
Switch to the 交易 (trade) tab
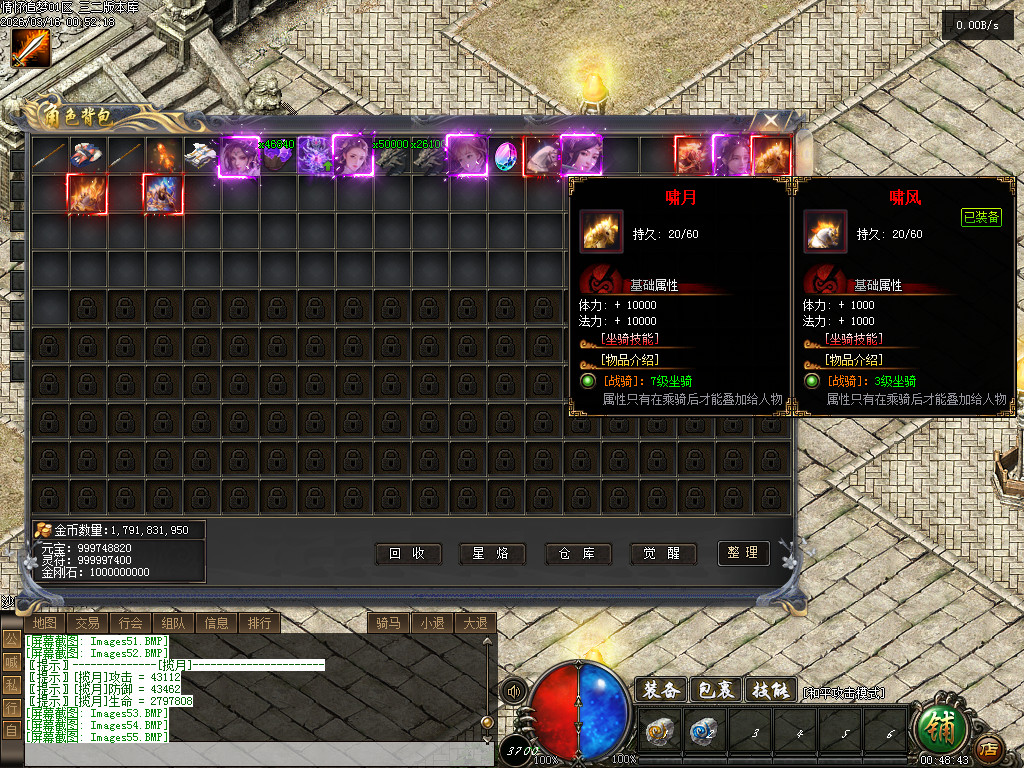pyautogui.click(x=88, y=623)
